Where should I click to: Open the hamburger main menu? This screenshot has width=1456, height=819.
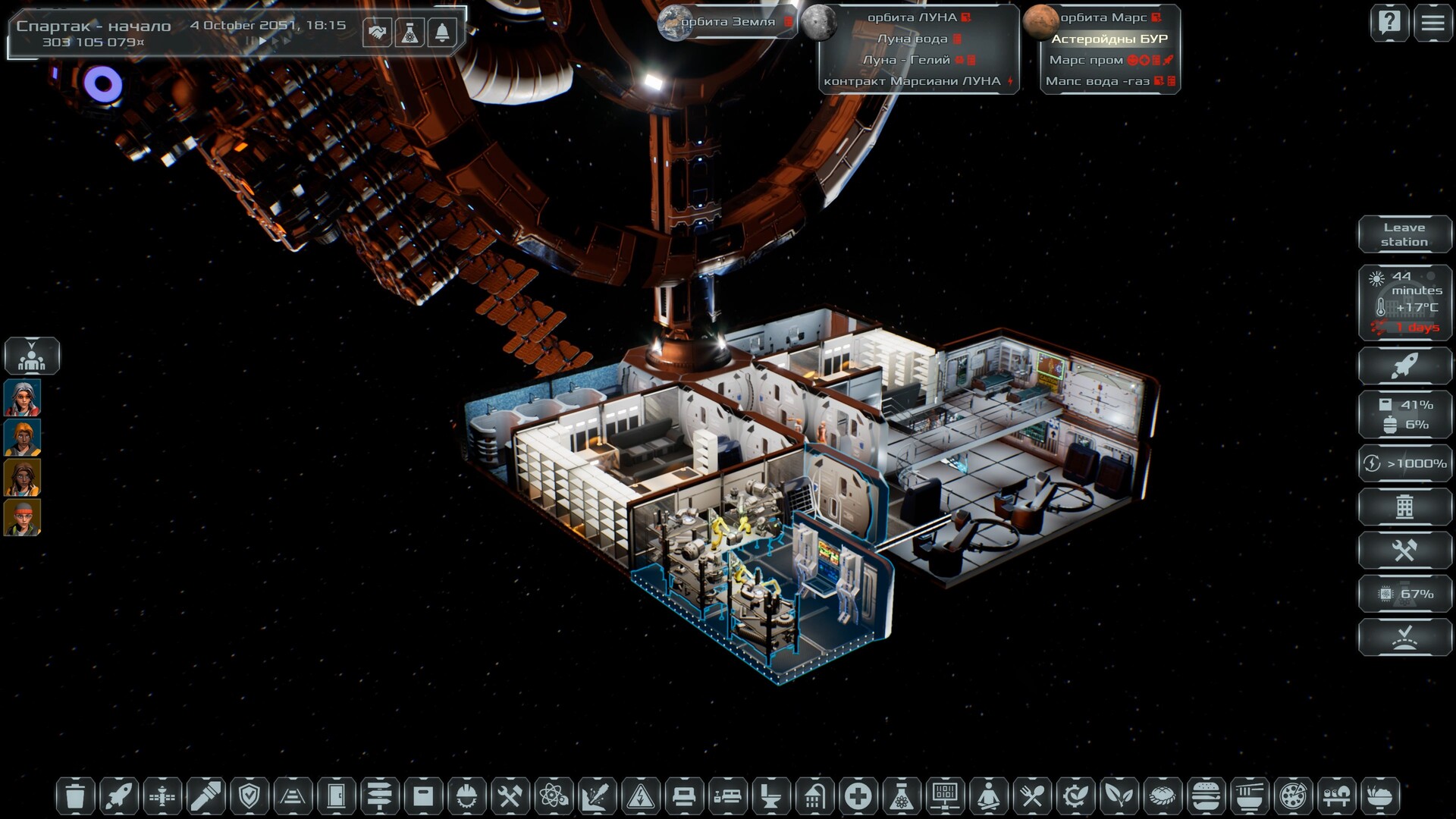pos(1432,23)
